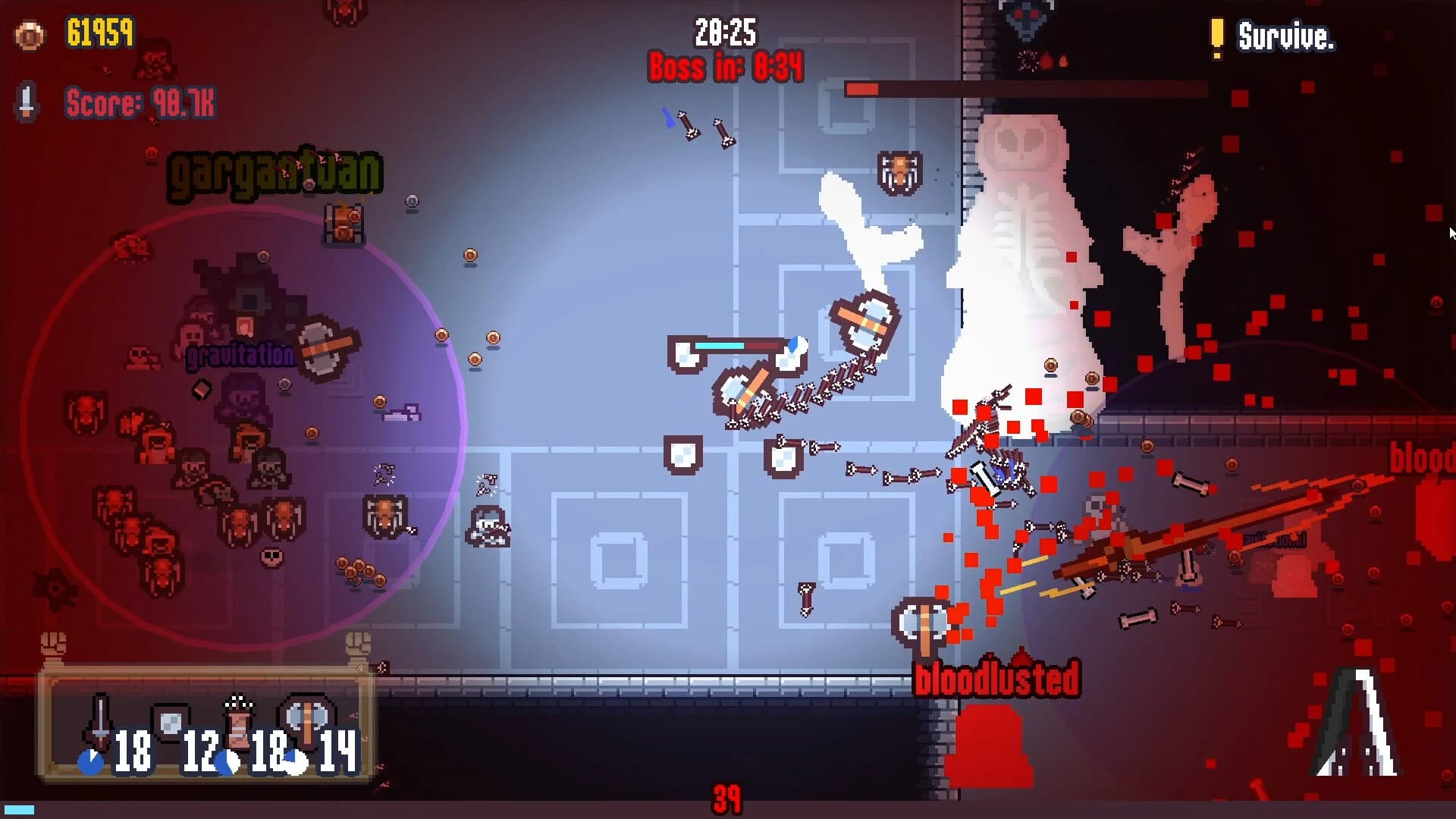Click the bloodlusted enemy name label

996,680
